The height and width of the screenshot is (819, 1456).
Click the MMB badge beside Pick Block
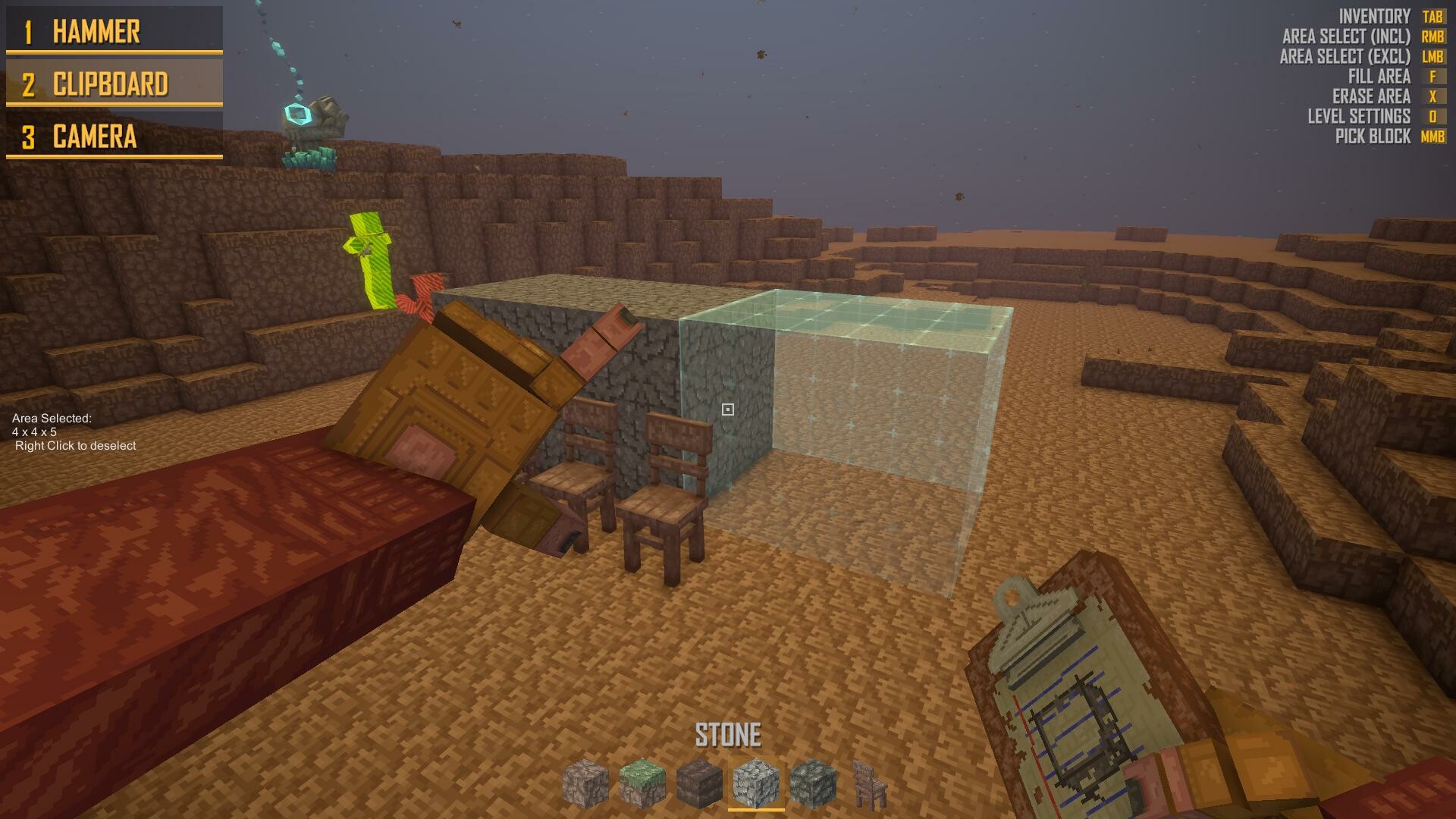(1432, 137)
